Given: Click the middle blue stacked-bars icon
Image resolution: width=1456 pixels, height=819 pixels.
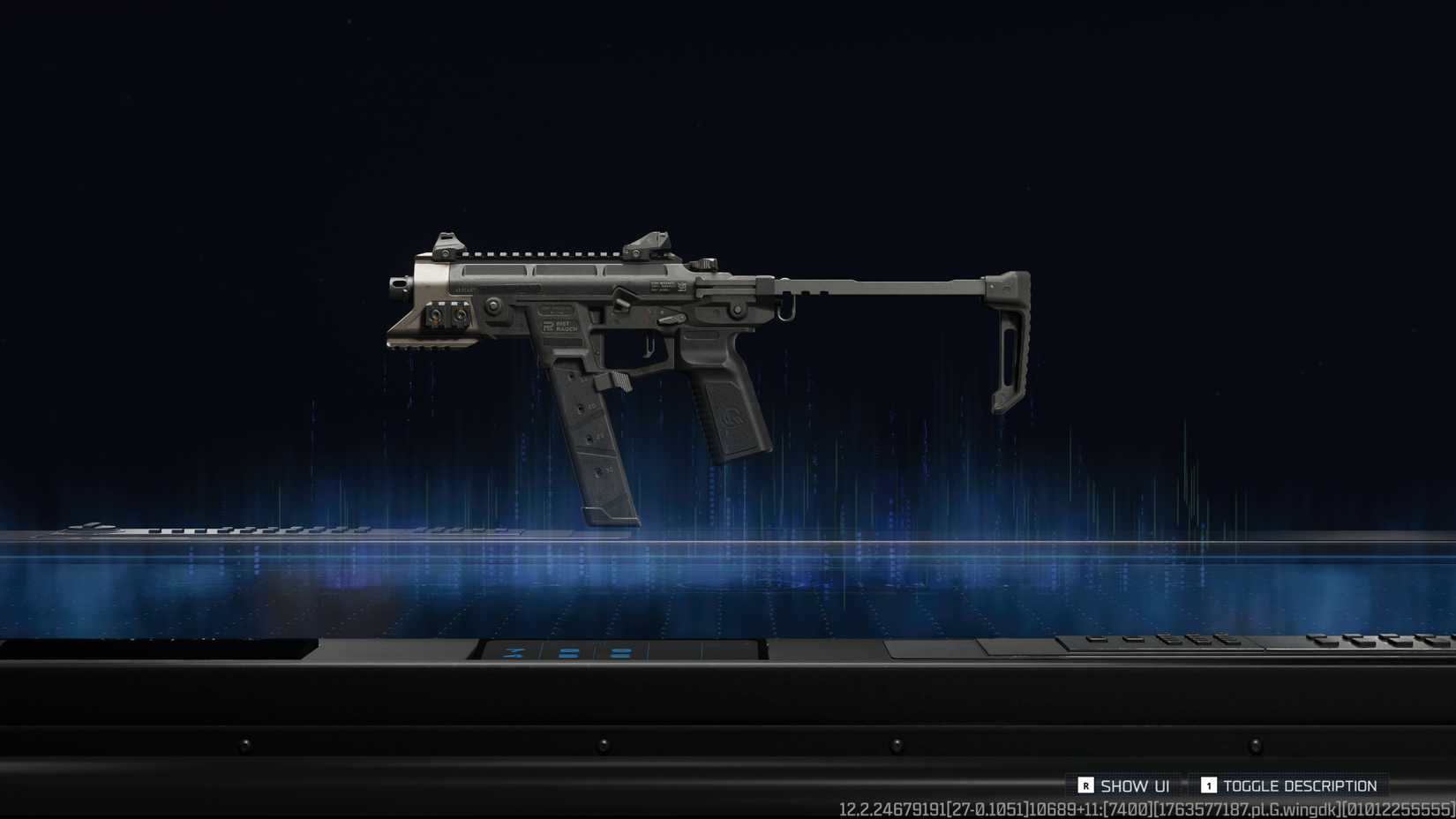Looking at the screenshot, I should tap(567, 653).
